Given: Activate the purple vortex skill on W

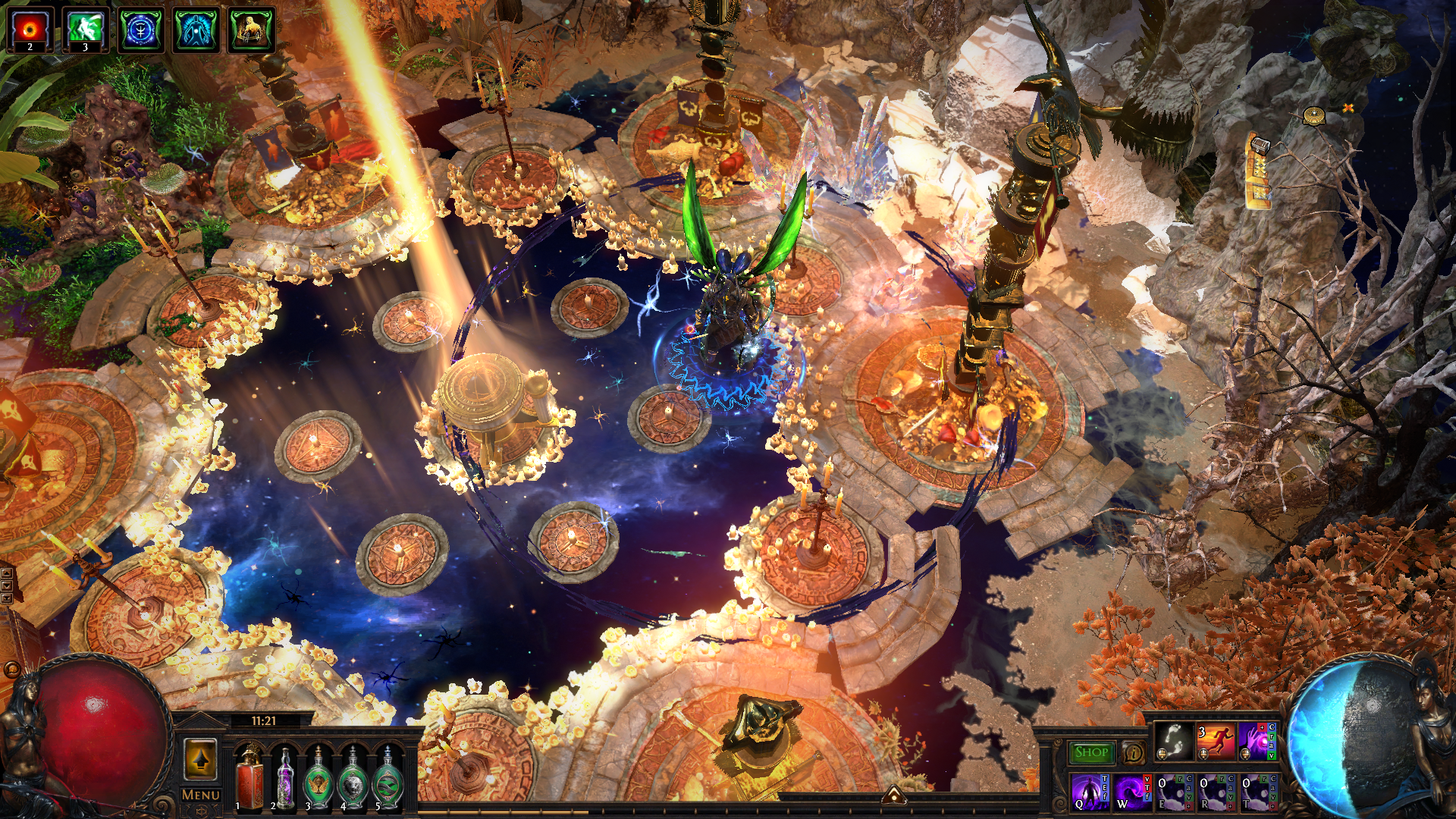Looking at the screenshot, I should coord(1131,792).
